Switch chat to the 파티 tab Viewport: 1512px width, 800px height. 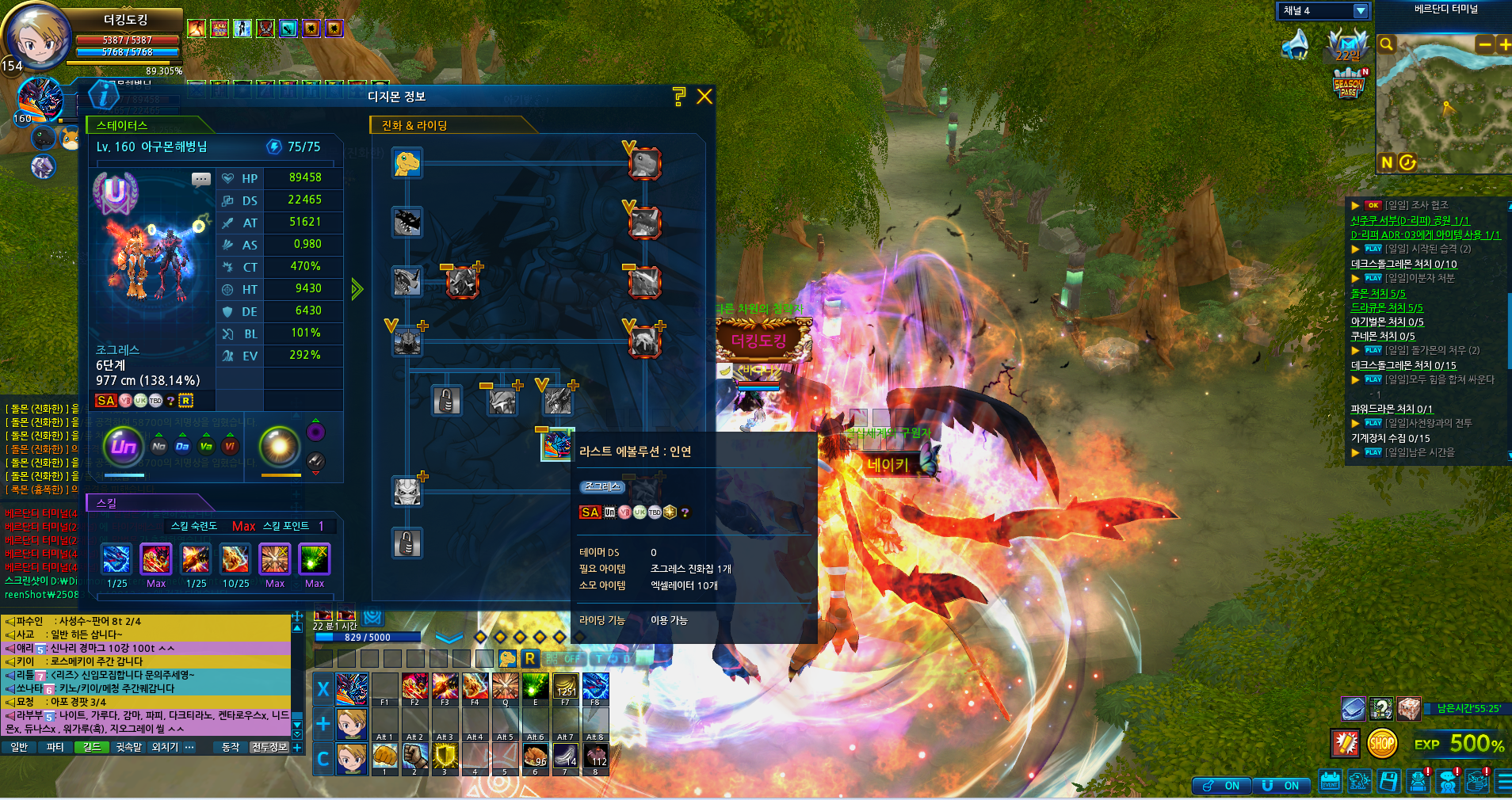55,747
